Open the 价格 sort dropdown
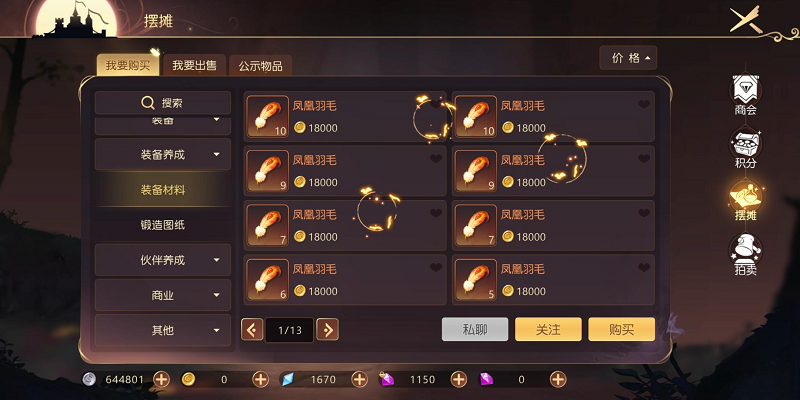 (628, 58)
